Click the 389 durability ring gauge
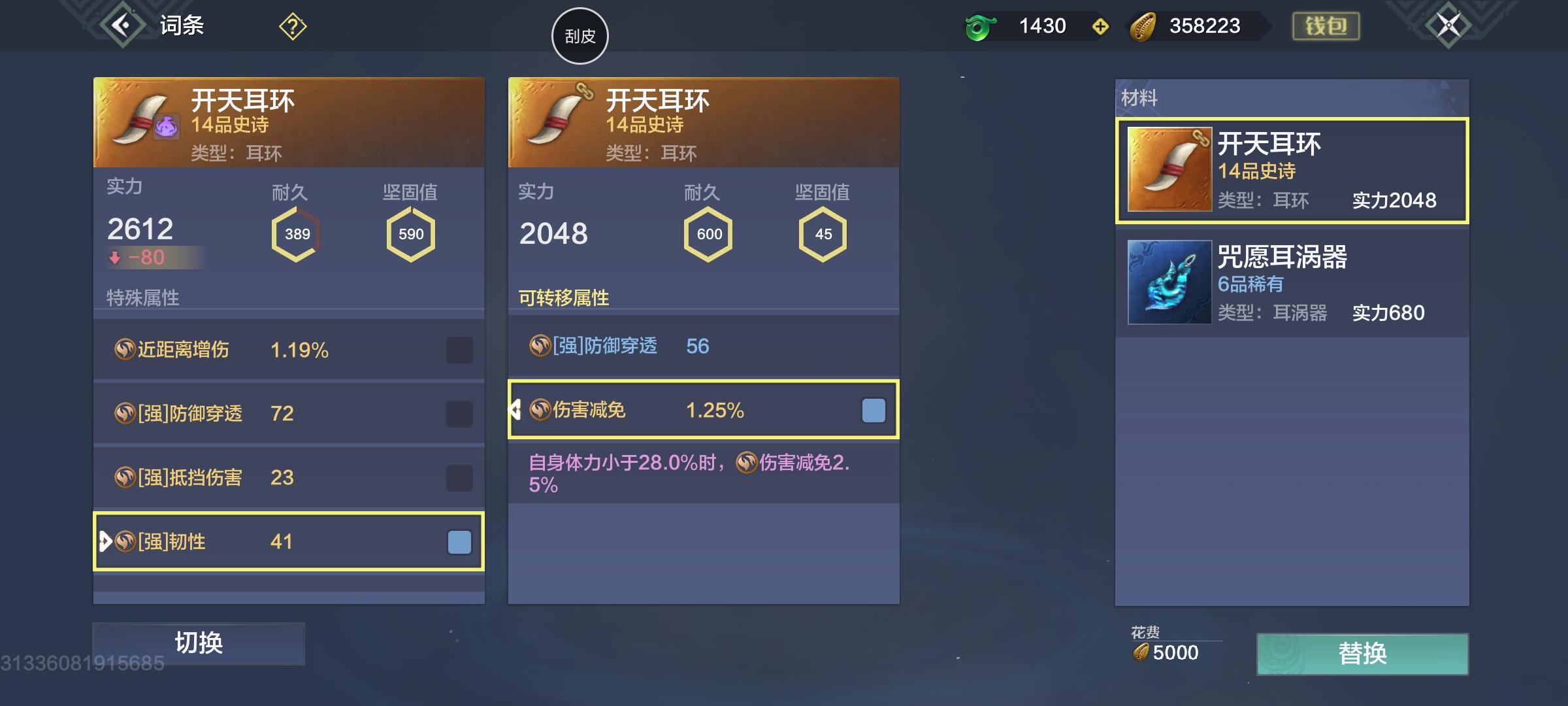1568x706 pixels. point(297,233)
